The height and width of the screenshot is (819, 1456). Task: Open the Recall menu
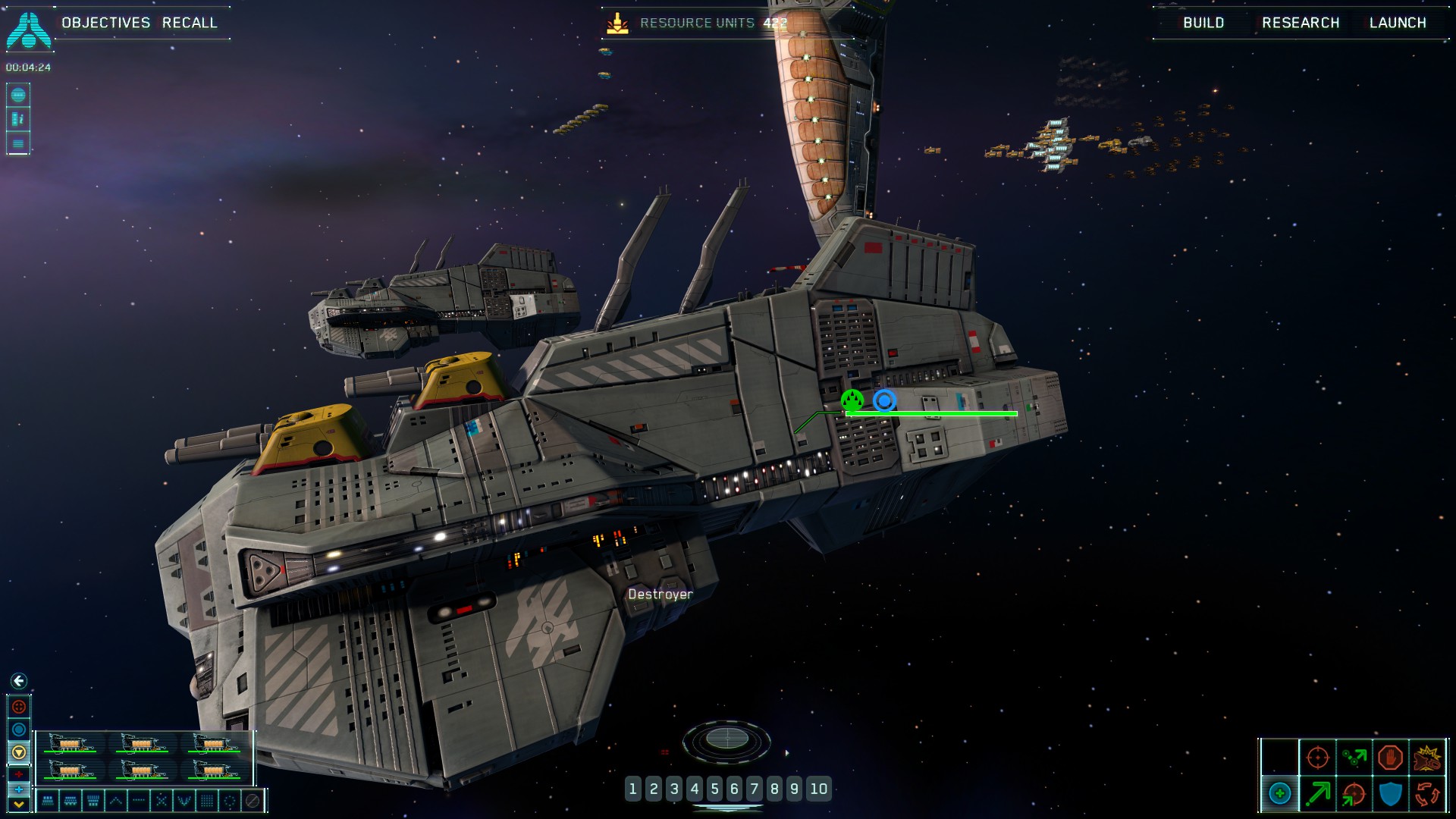[190, 23]
